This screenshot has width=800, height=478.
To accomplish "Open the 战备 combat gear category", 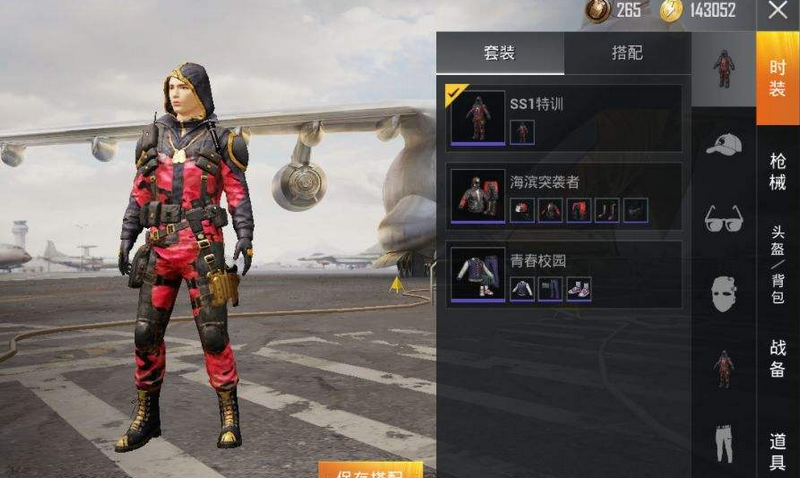I will pos(777,358).
